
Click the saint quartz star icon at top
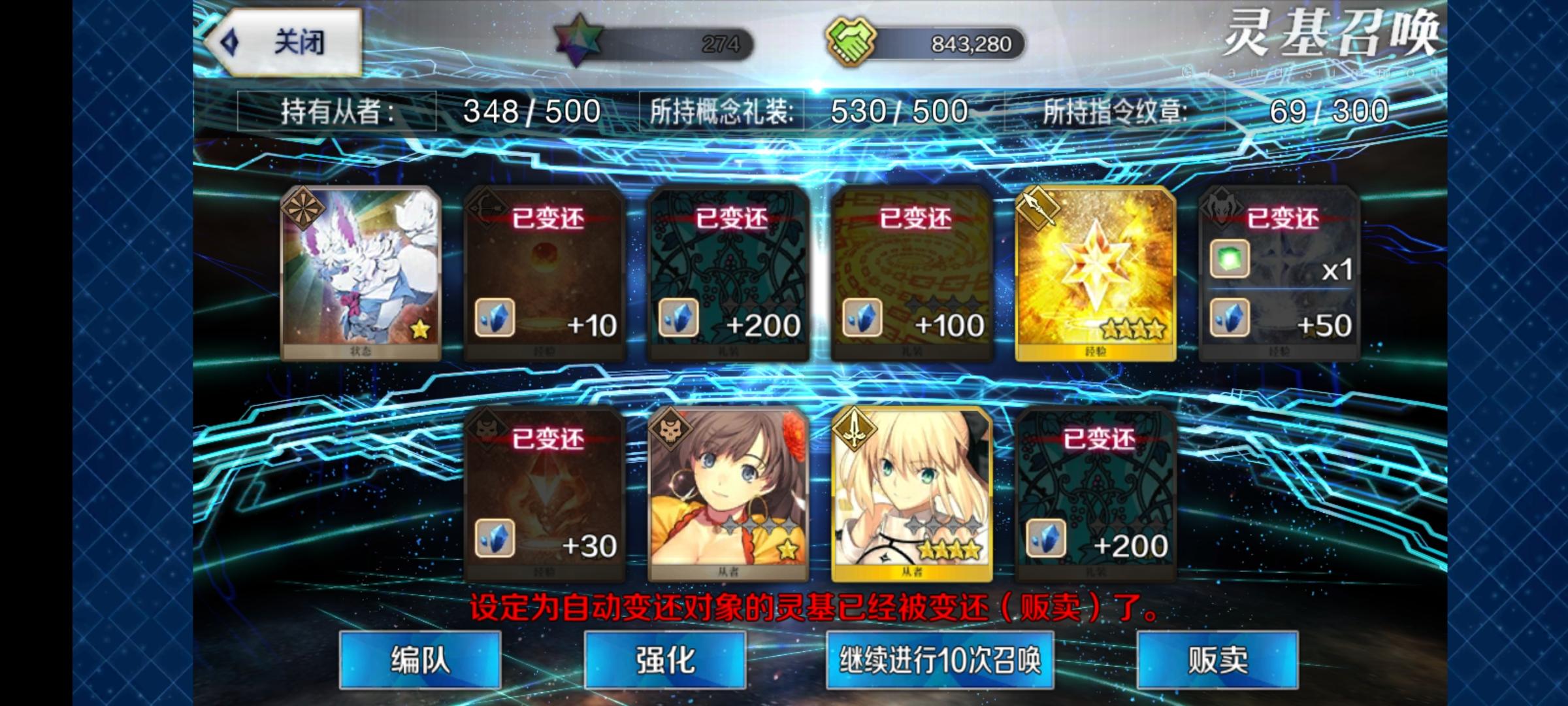tap(578, 41)
